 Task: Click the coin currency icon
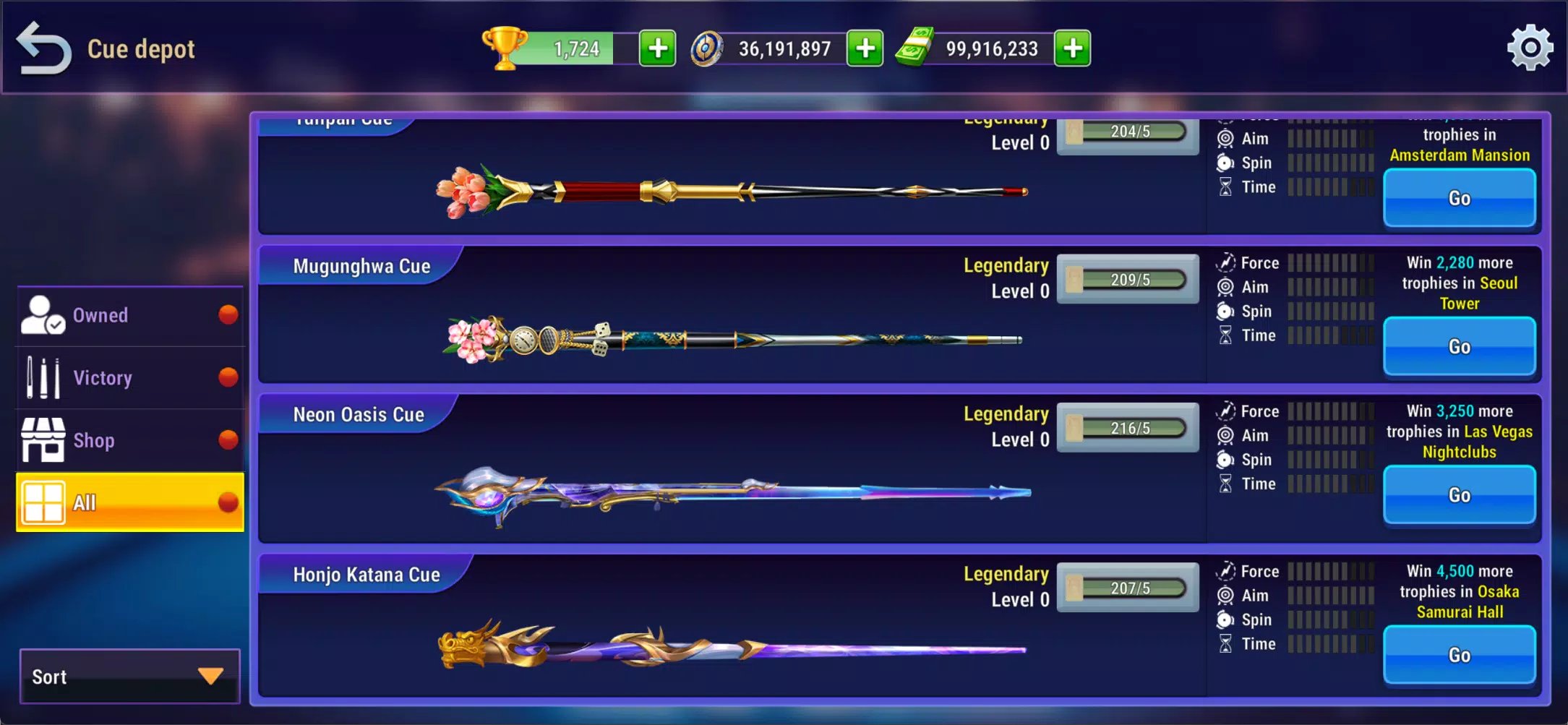click(x=706, y=48)
